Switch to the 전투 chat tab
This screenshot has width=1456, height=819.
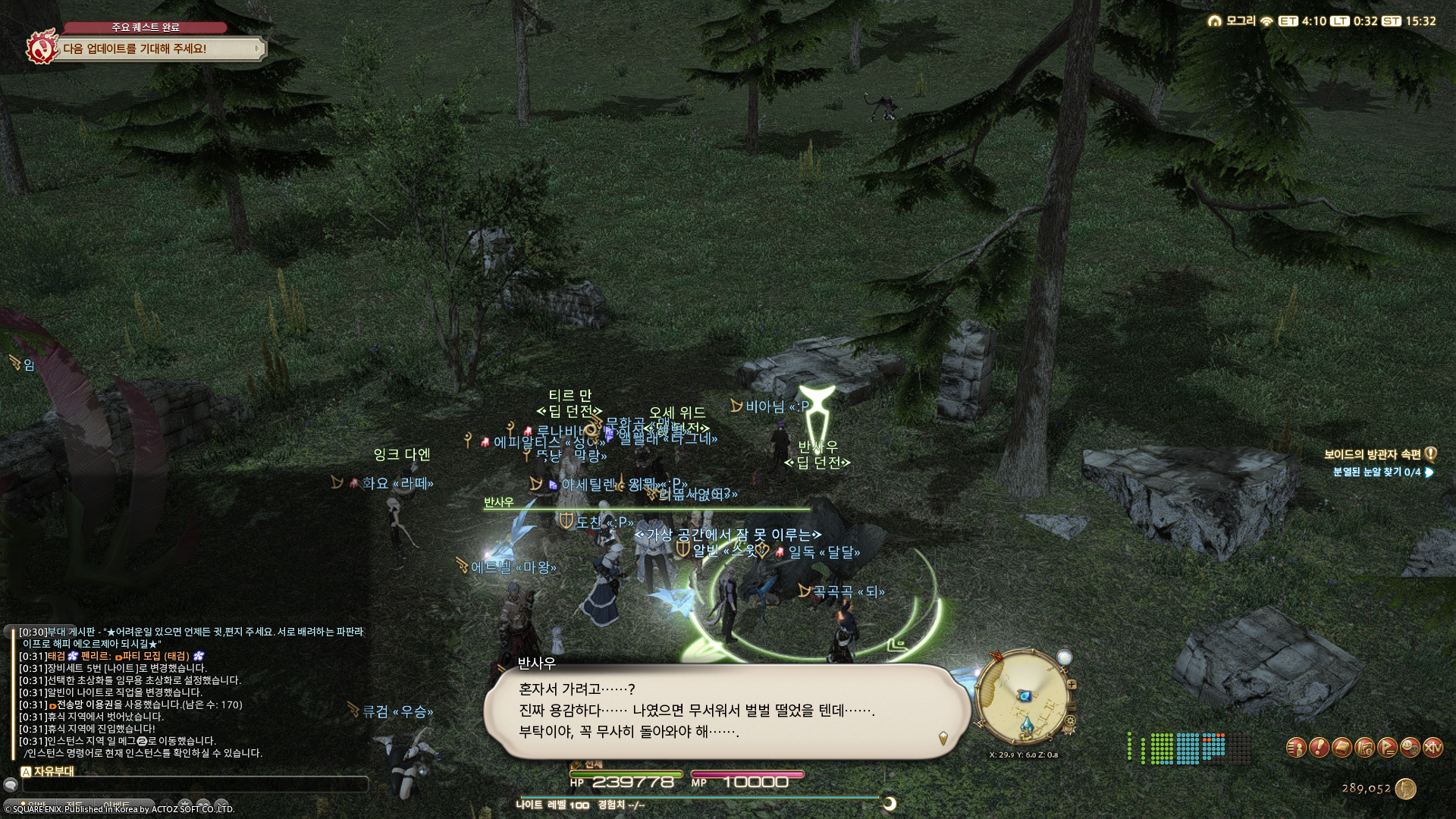click(x=76, y=804)
